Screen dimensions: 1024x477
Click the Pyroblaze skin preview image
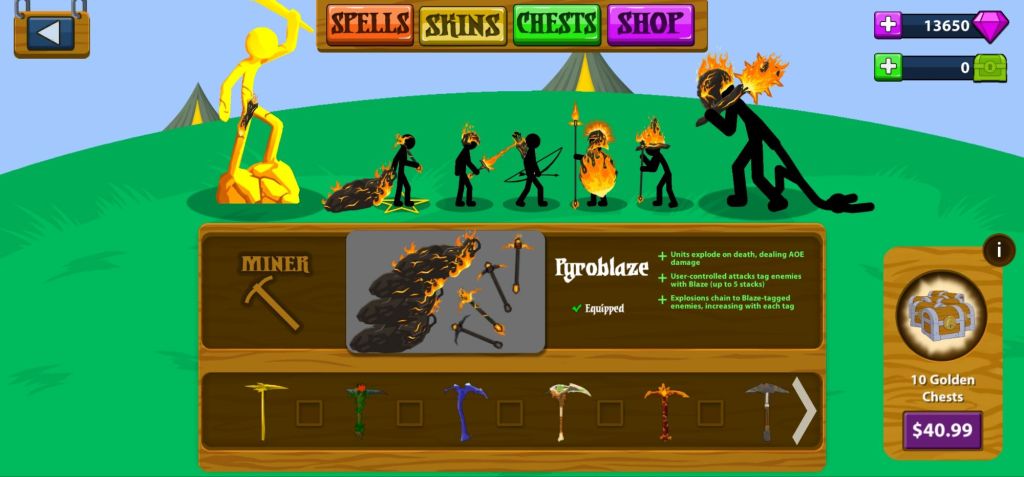pyautogui.click(x=446, y=292)
